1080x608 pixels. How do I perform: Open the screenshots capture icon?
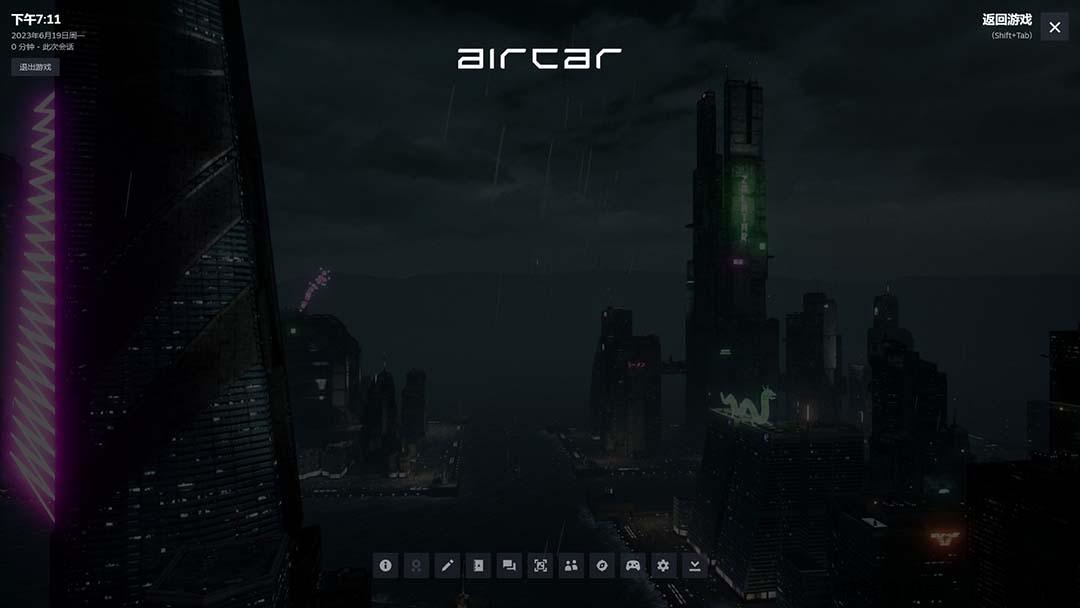(x=541, y=565)
